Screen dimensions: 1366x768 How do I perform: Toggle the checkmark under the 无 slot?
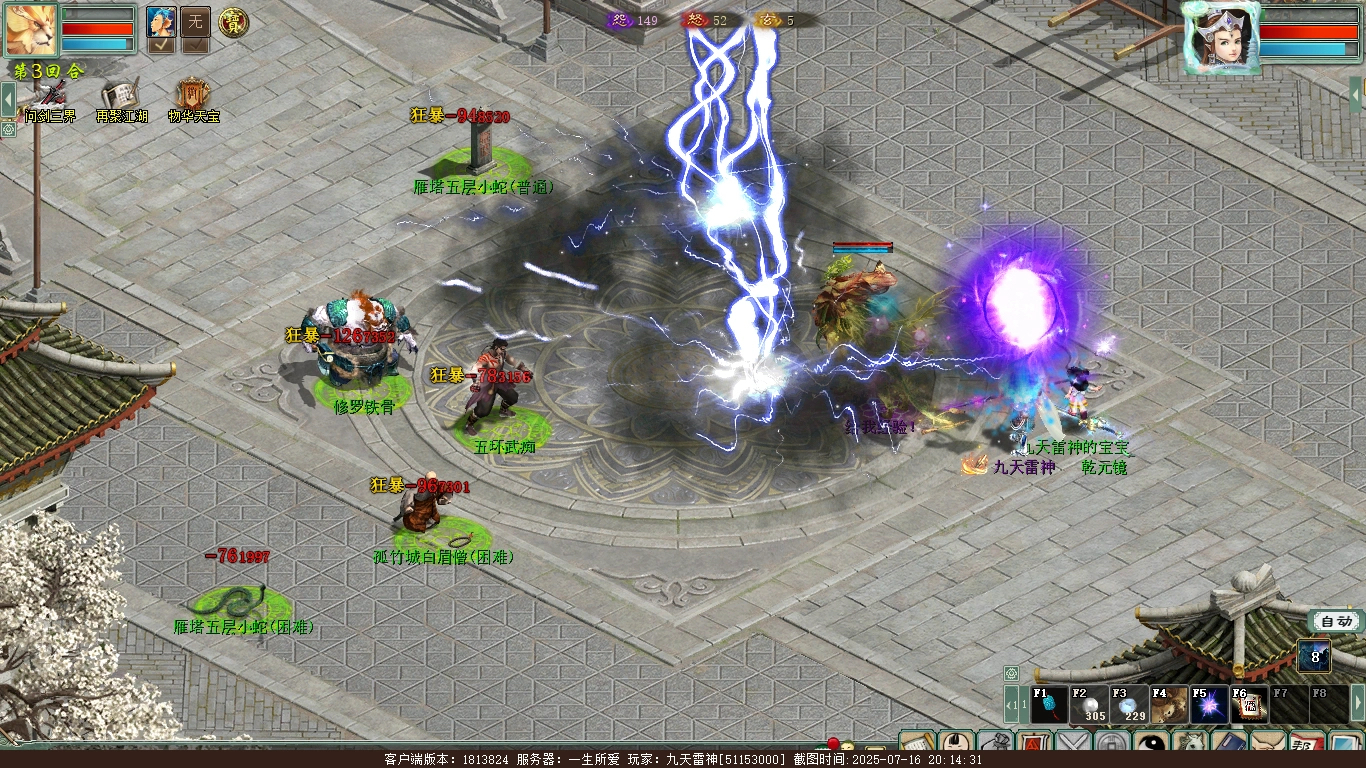195,45
